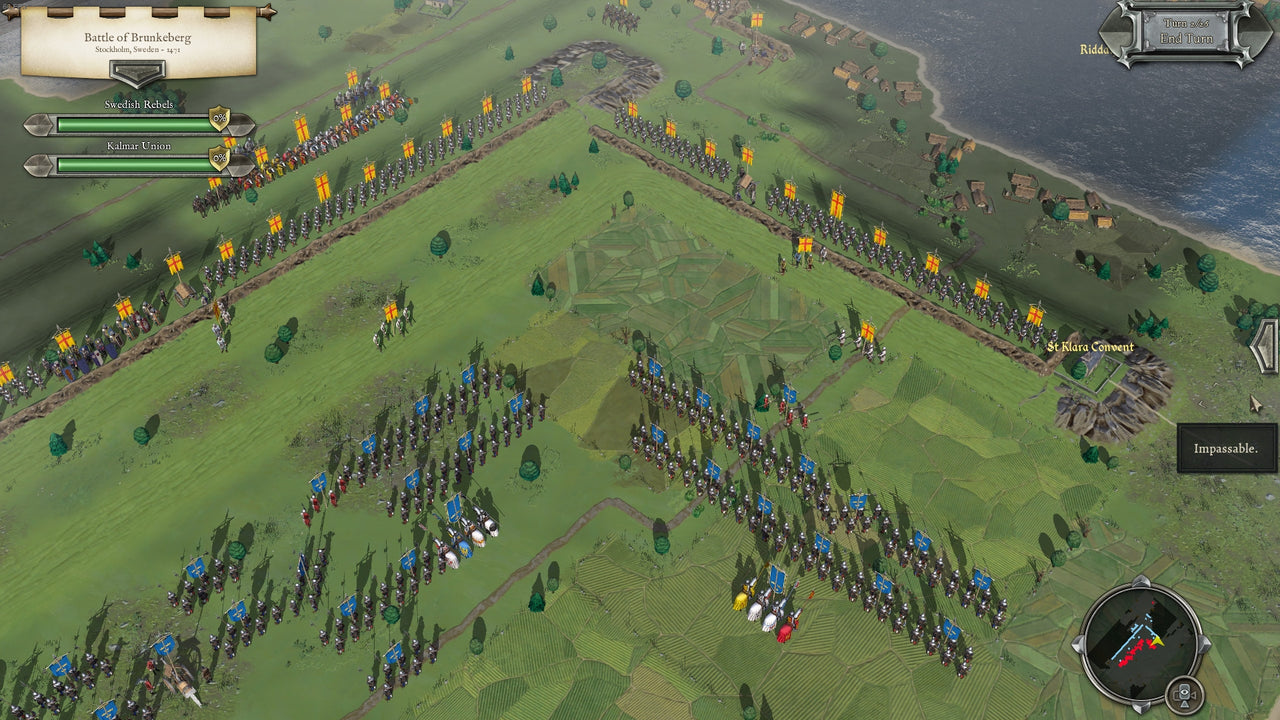Click the left end-cap arrow of Swedish Rebels bar

37,125
